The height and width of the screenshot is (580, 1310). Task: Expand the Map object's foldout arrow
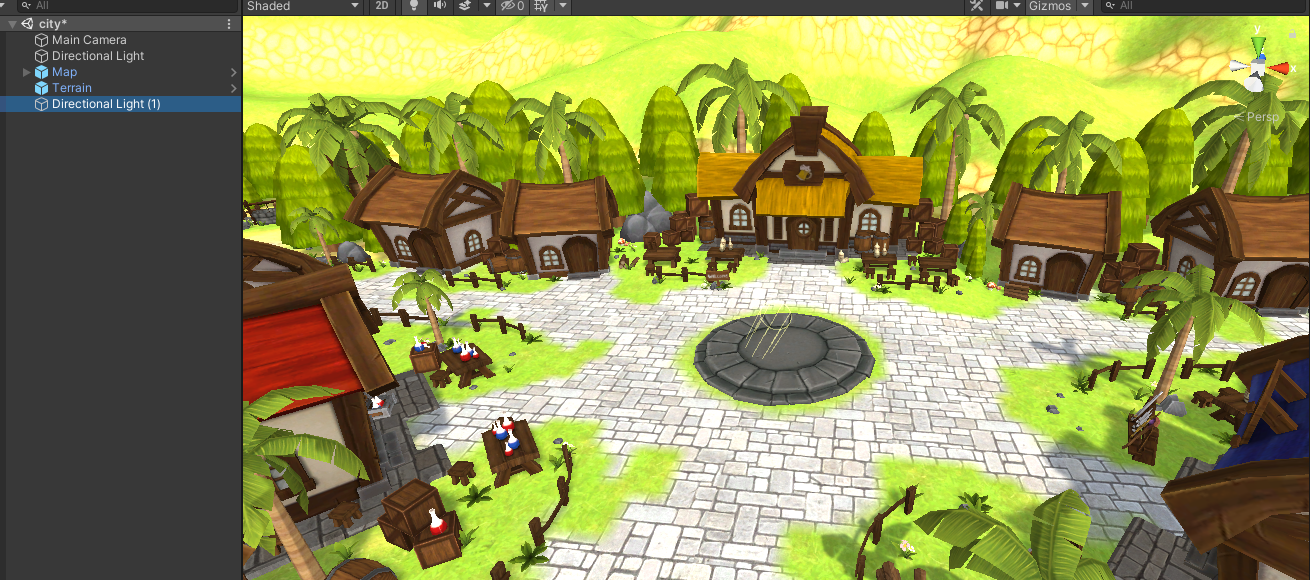point(27,72)
